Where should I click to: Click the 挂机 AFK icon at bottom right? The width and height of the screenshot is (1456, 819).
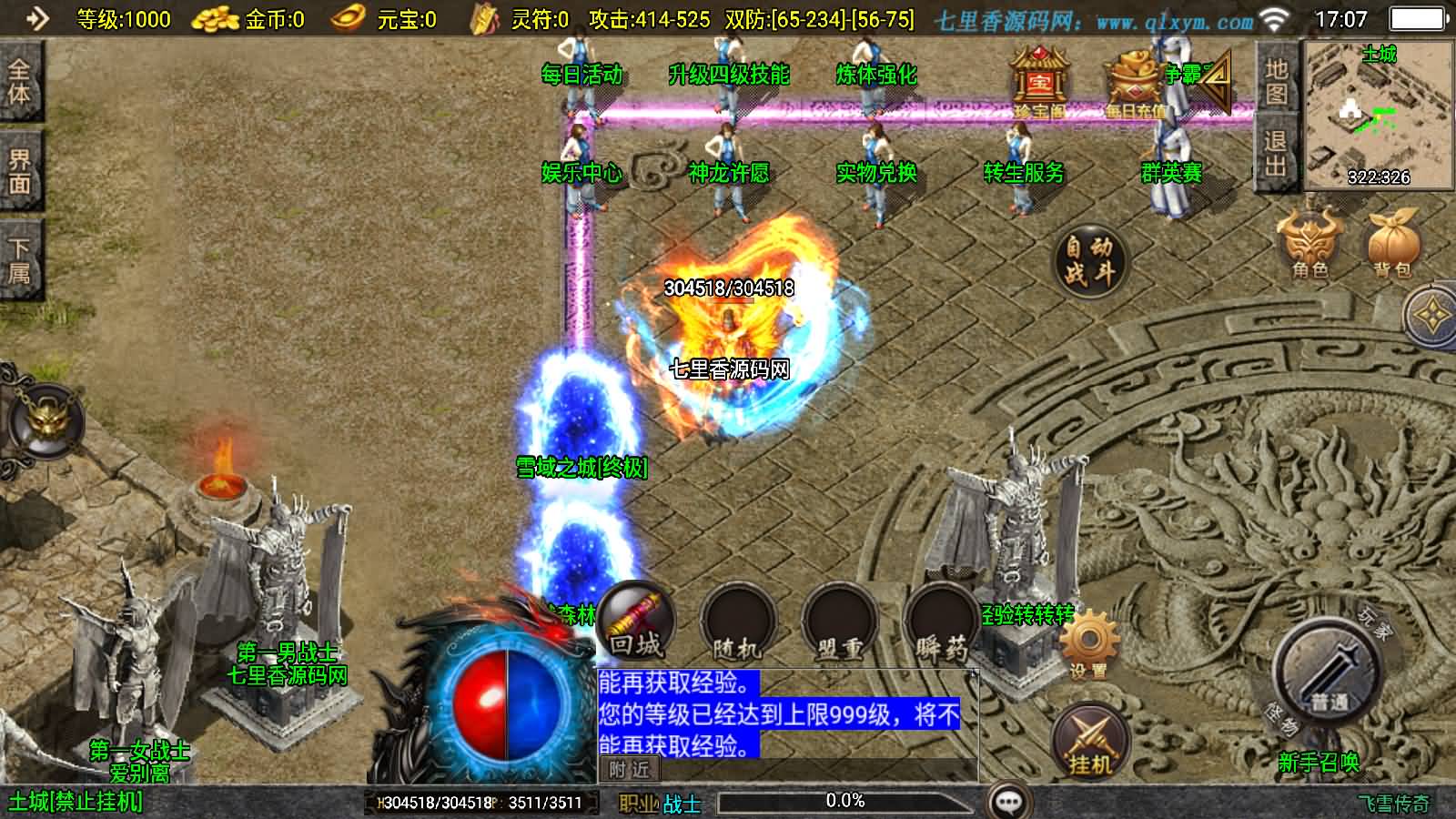(1089, 739)
